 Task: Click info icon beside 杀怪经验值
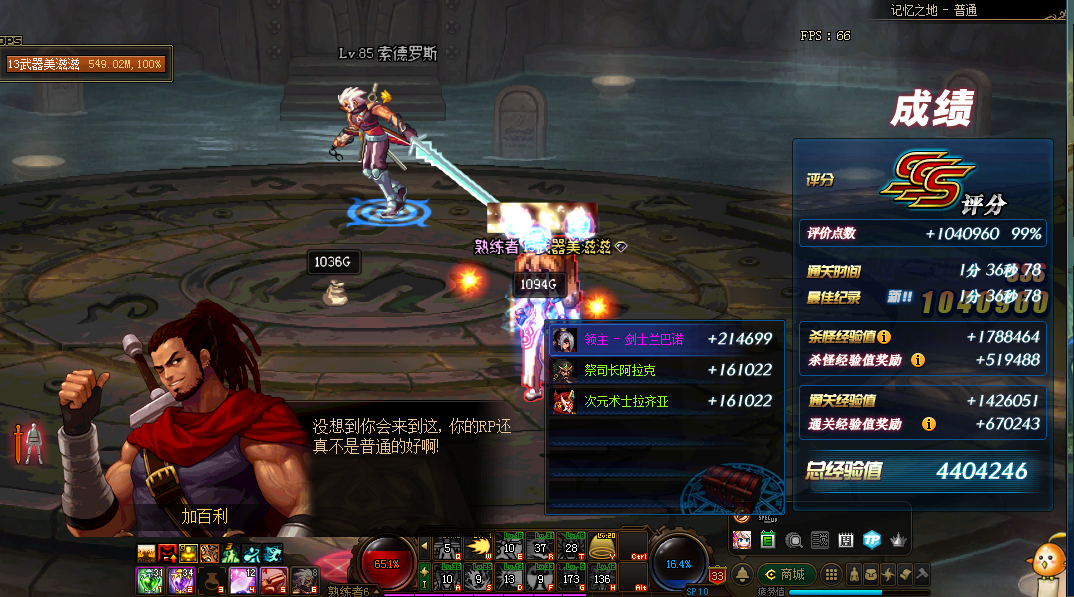pyautogui.click(x=884, y=337)
